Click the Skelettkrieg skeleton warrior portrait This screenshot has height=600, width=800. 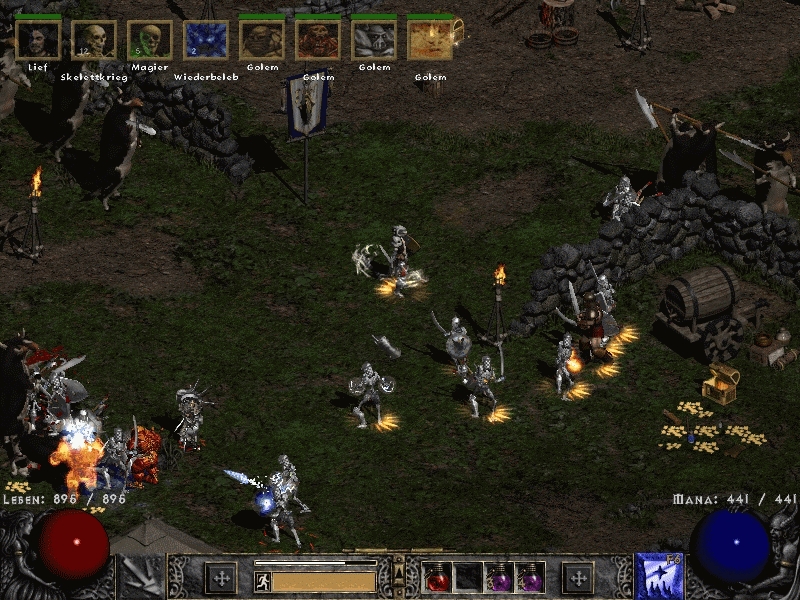pyautogui.click(x=94, y=40)
